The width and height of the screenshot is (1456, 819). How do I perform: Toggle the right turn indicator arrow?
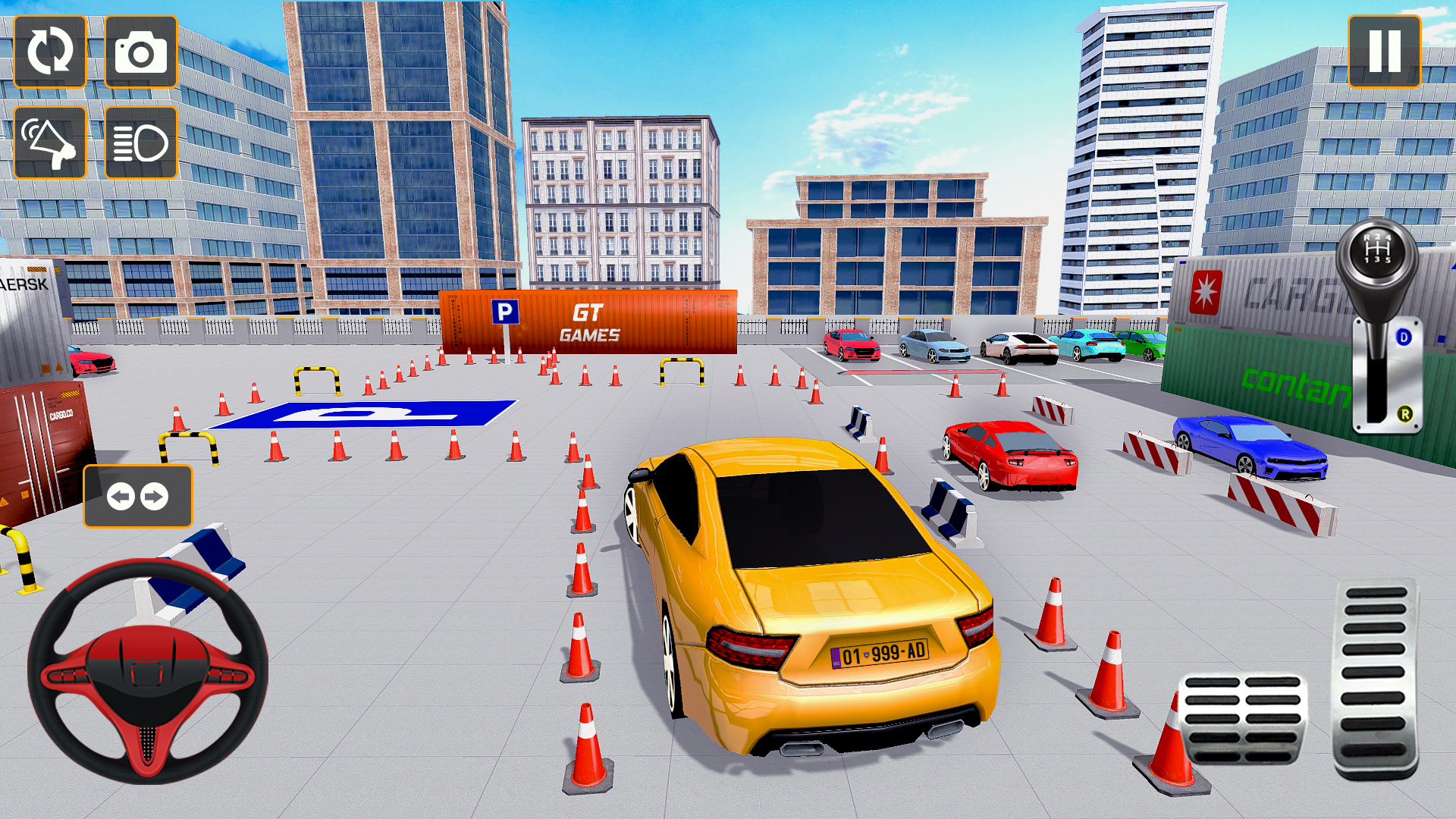[x=155, y=497]
